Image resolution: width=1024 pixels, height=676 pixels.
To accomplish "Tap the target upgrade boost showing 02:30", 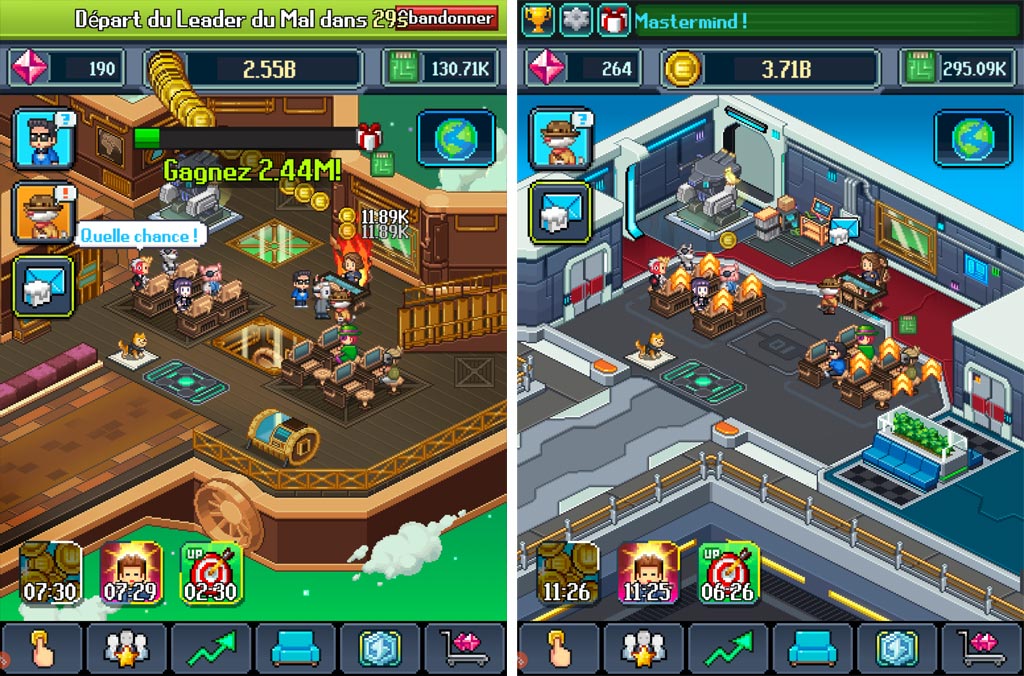I will pos(212,574).
